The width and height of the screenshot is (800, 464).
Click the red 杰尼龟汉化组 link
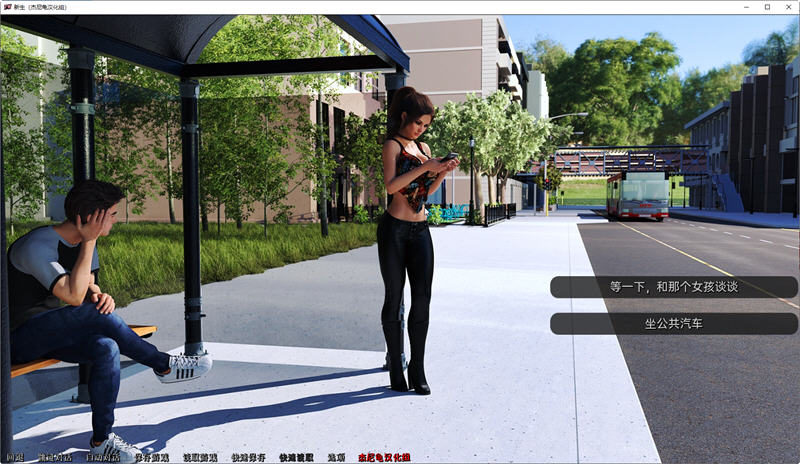coord(384,457)
